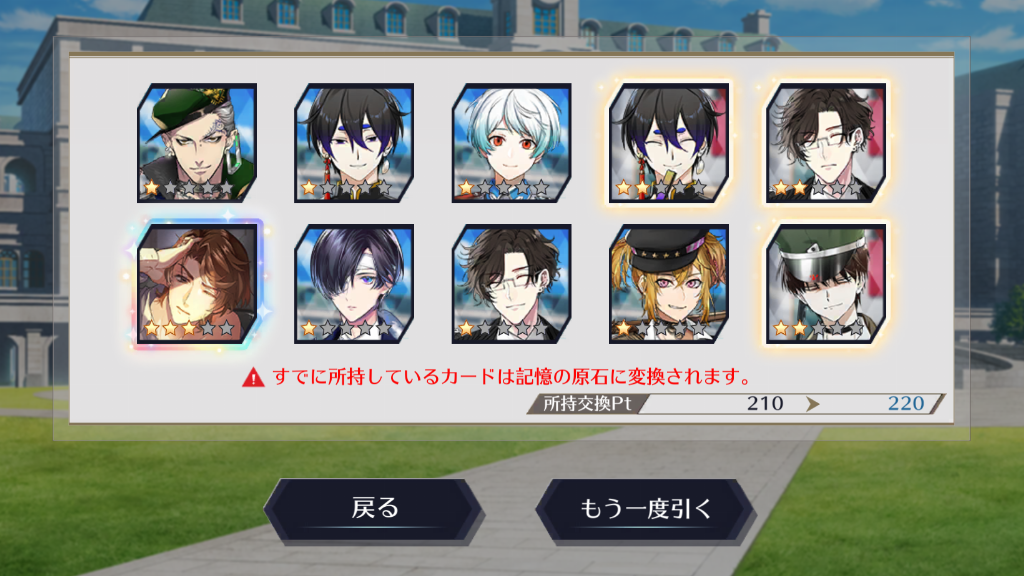Choose the purple-haired blue-eyed character card

click(354, 284)
